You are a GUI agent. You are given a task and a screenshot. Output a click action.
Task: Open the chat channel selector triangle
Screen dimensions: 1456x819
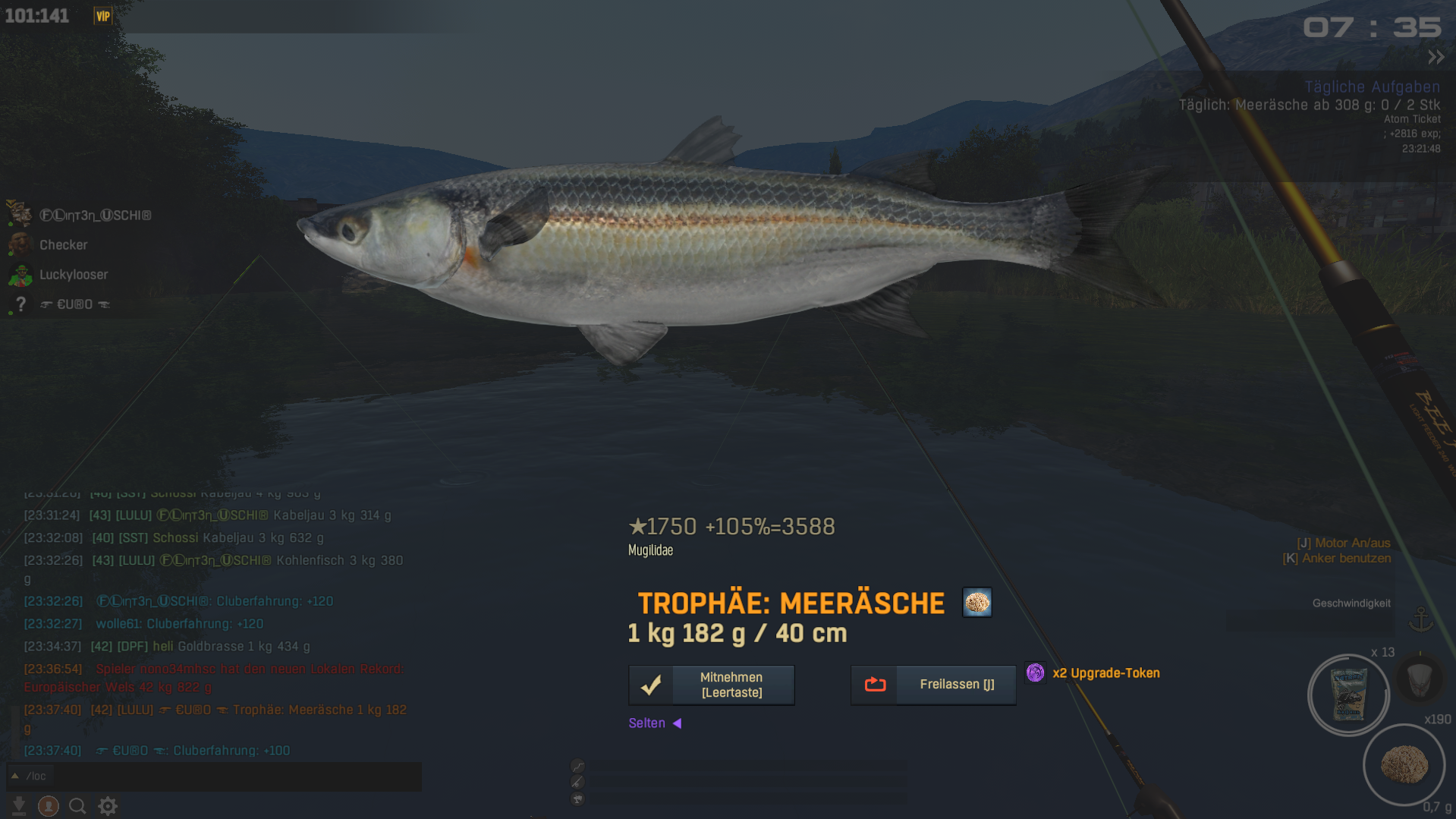pyautogui.click(x=14, y=776)
